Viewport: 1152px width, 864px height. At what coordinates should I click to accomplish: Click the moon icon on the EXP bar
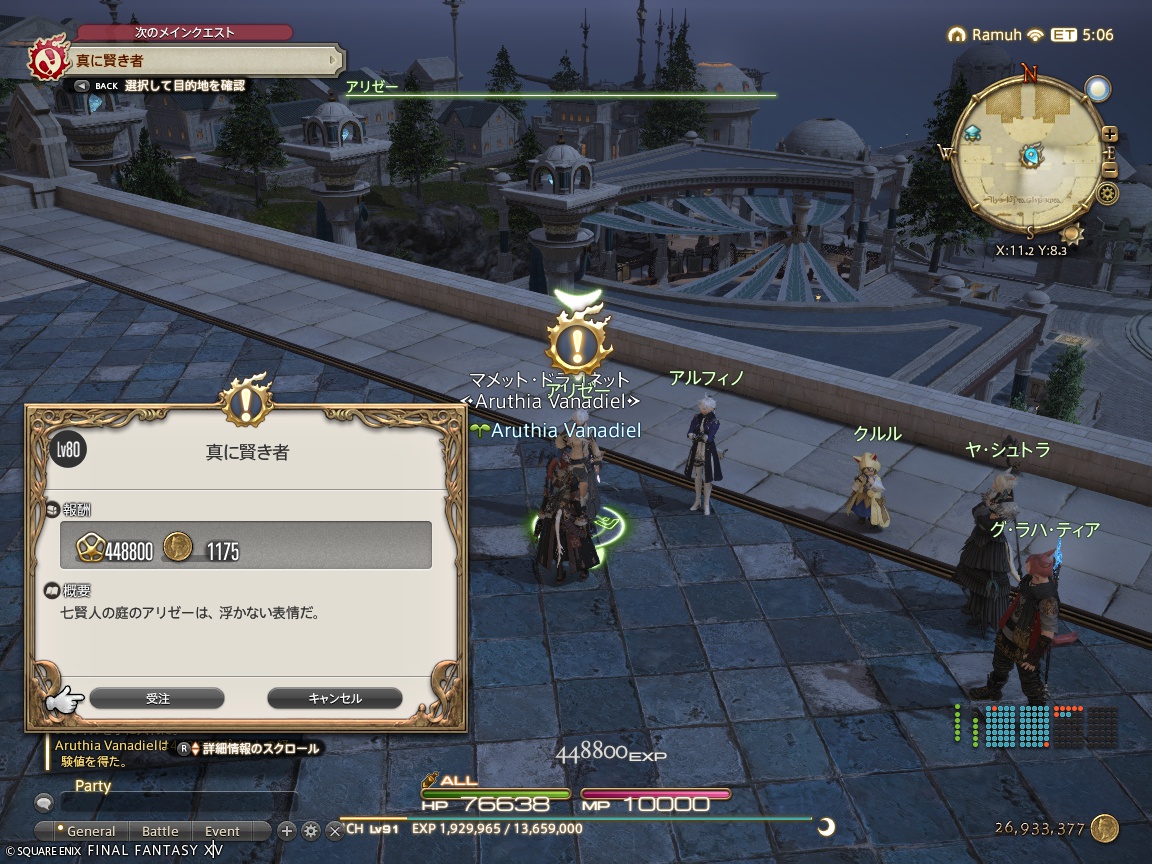(x=827, y=826)
